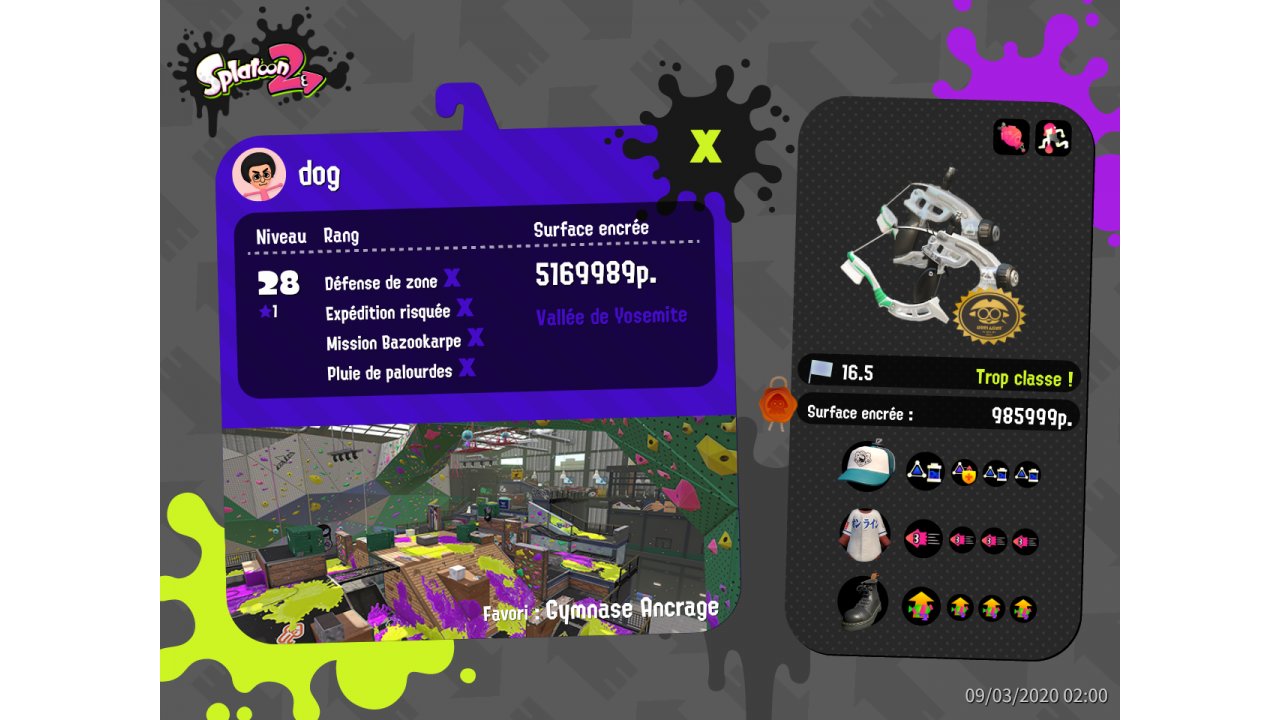Inspect the pink sub weapon icon
Viewport: 1280px width, 720px height.
[x=1011, y=137]
